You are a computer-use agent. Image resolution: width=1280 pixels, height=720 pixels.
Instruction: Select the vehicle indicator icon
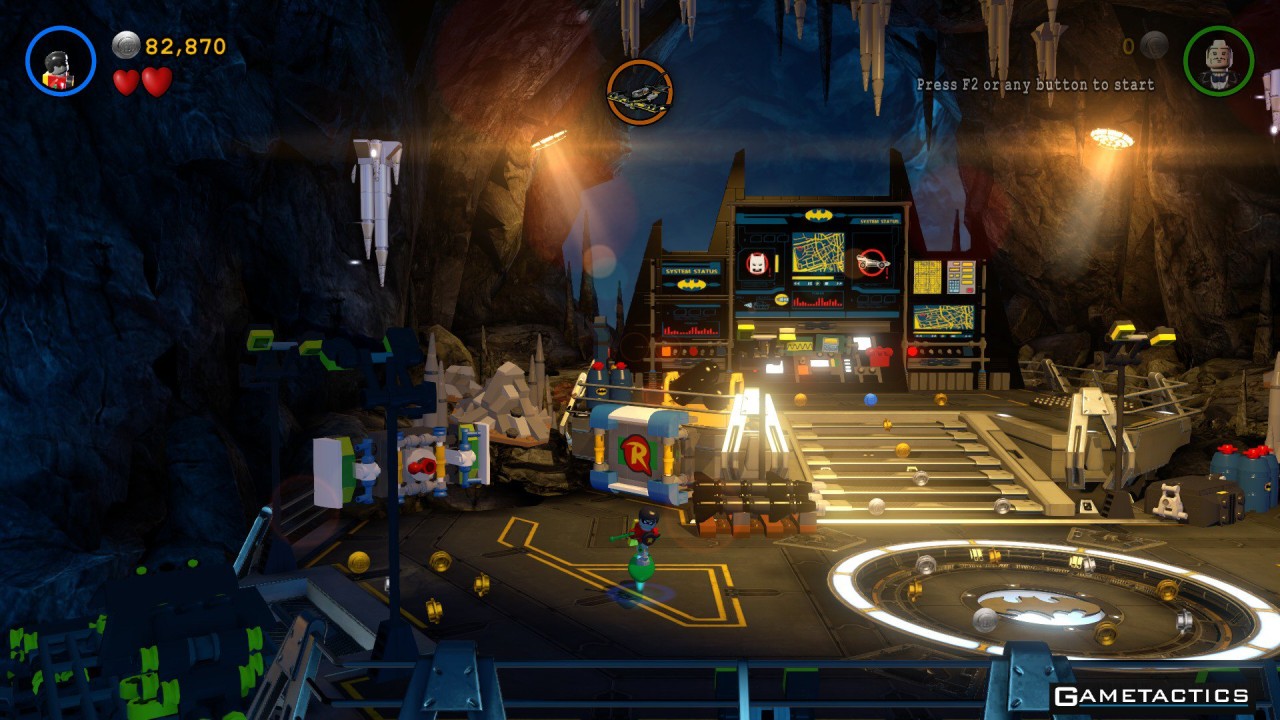(x=639, y=92)
